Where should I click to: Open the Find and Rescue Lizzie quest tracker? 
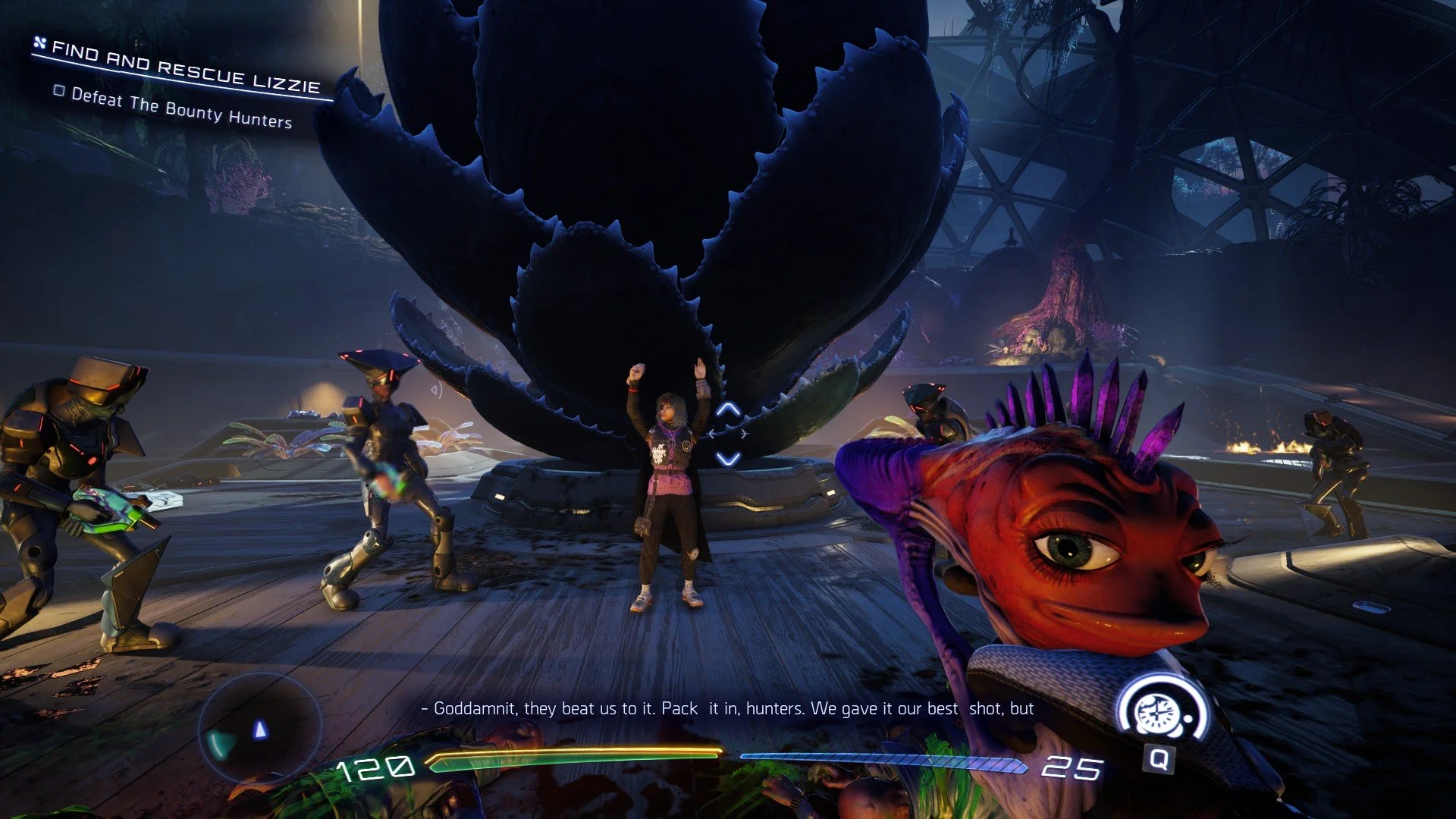pyautogui.click(x=186, y=67)
